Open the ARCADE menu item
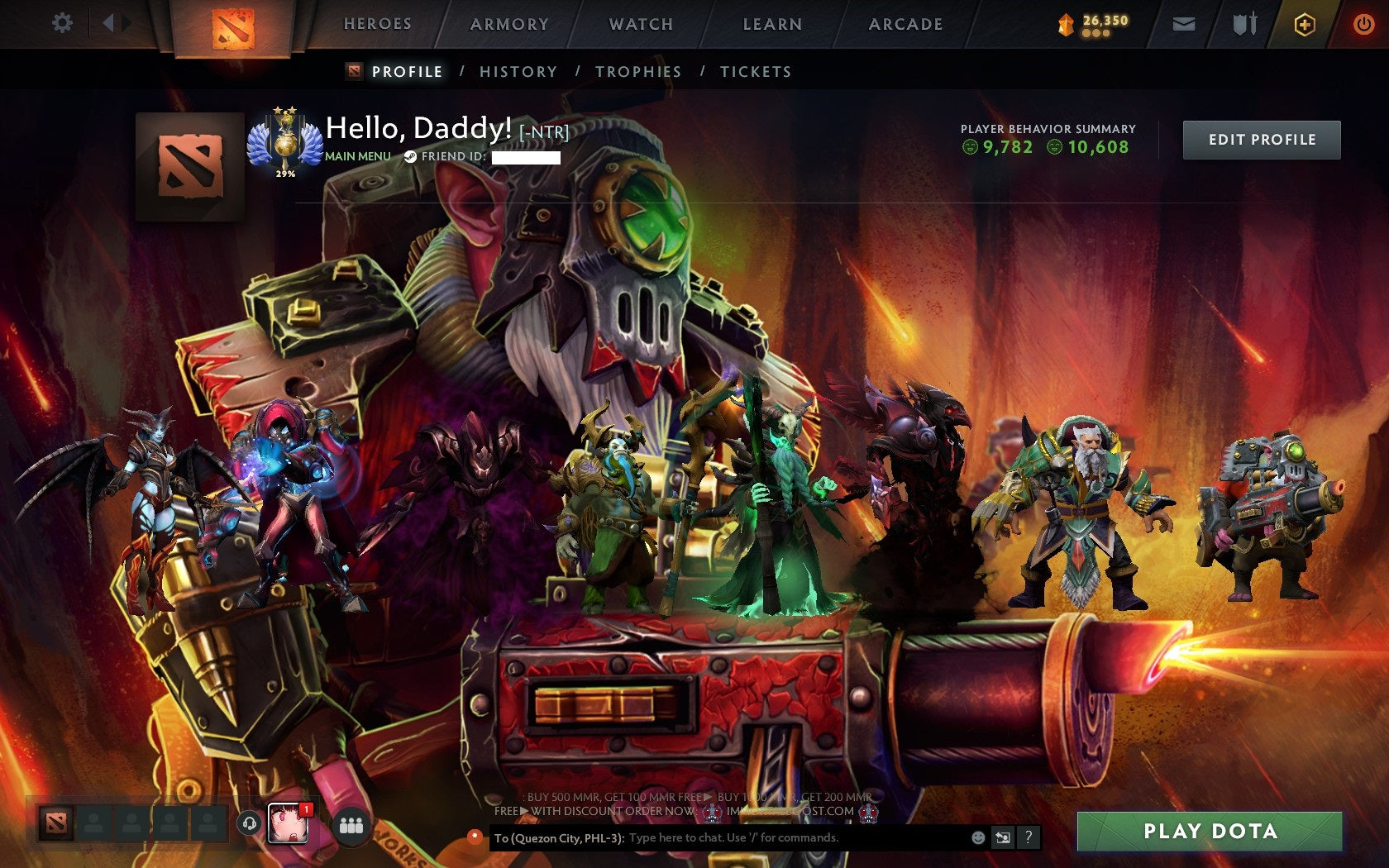The height and width of the screenshot is (868, 1389). pyautogui.click(x=905, y=24)
